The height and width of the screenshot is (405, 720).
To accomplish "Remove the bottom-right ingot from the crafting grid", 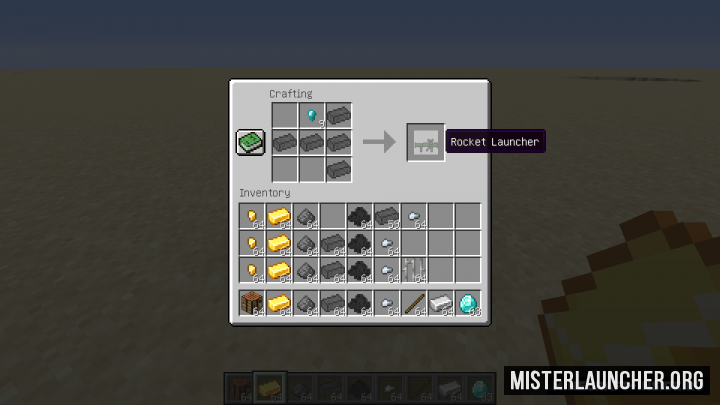I will click(x=339, y=169).
